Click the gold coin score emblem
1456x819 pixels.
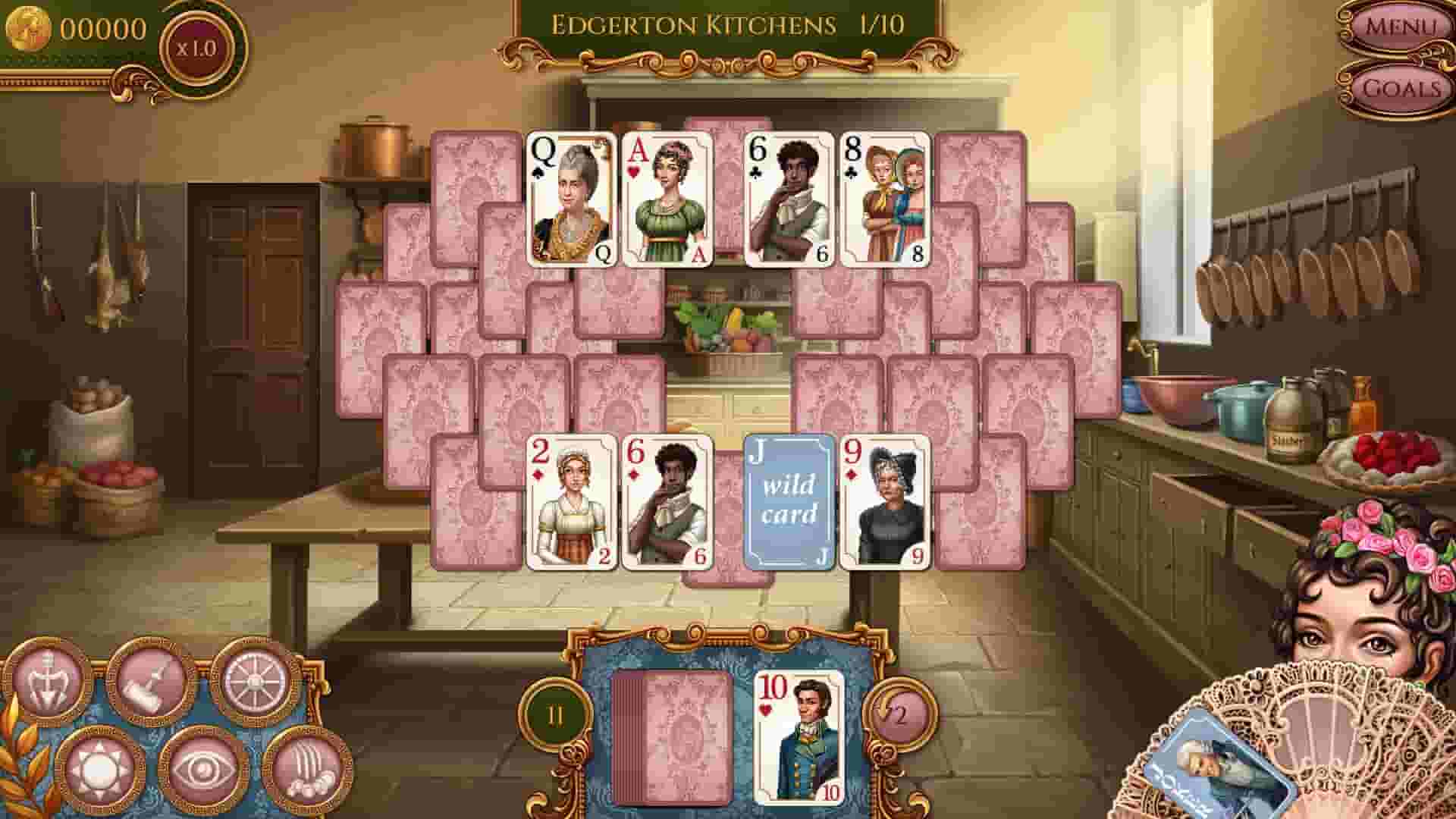(x=29, y=26)
